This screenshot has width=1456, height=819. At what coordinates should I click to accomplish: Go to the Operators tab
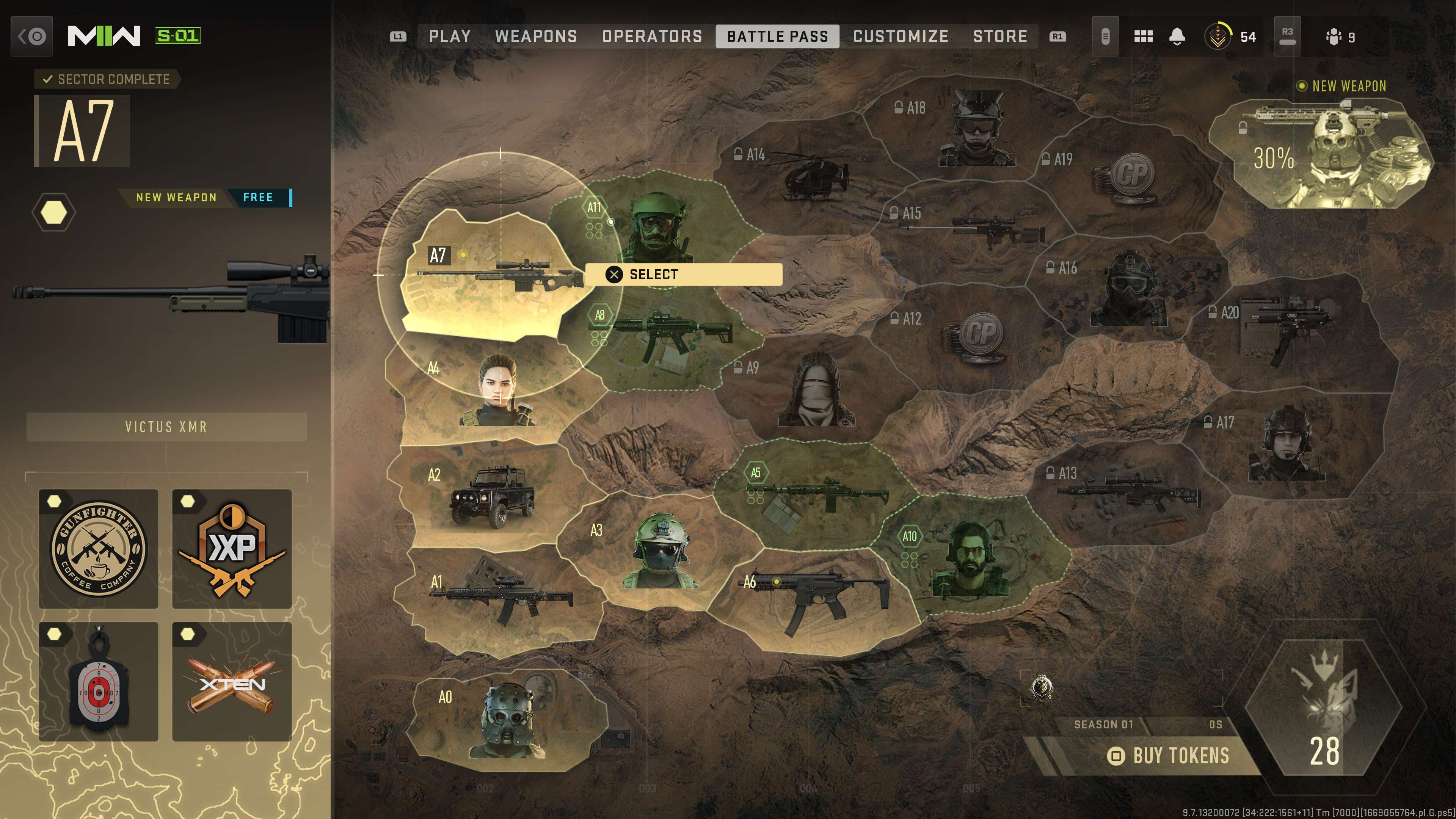coord(652,37)
